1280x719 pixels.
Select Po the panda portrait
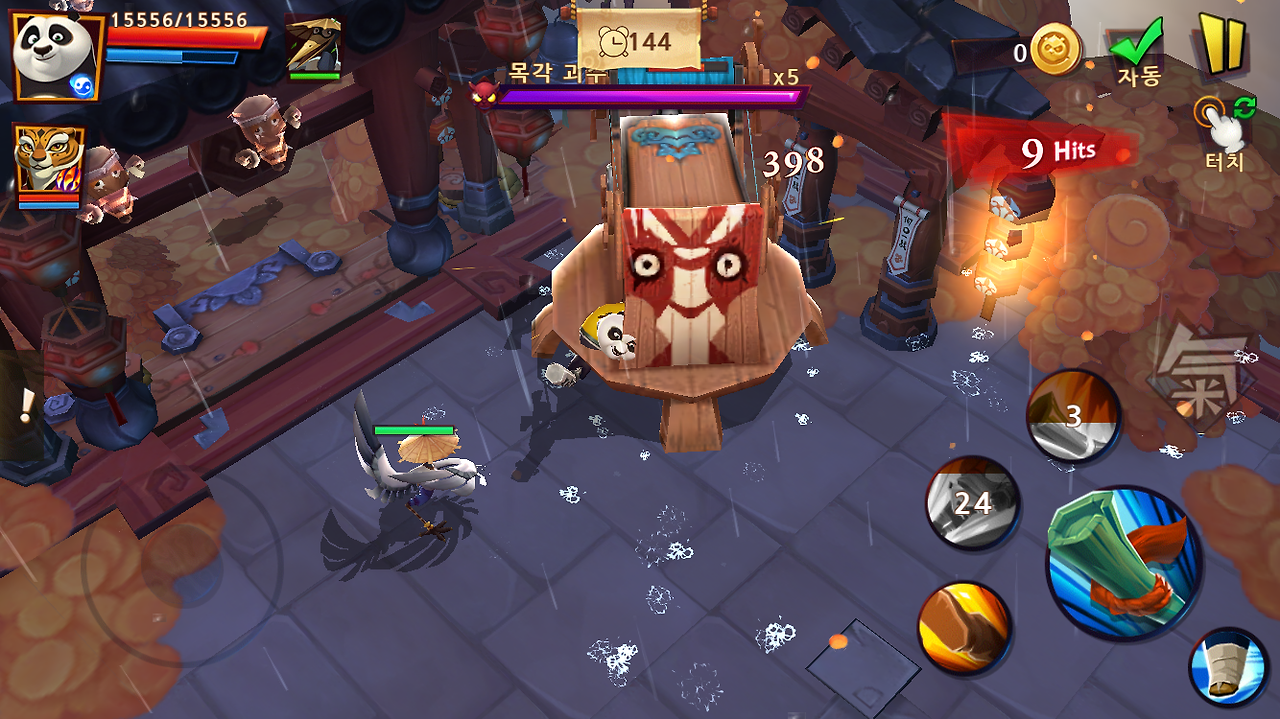[x=55, y=55]
